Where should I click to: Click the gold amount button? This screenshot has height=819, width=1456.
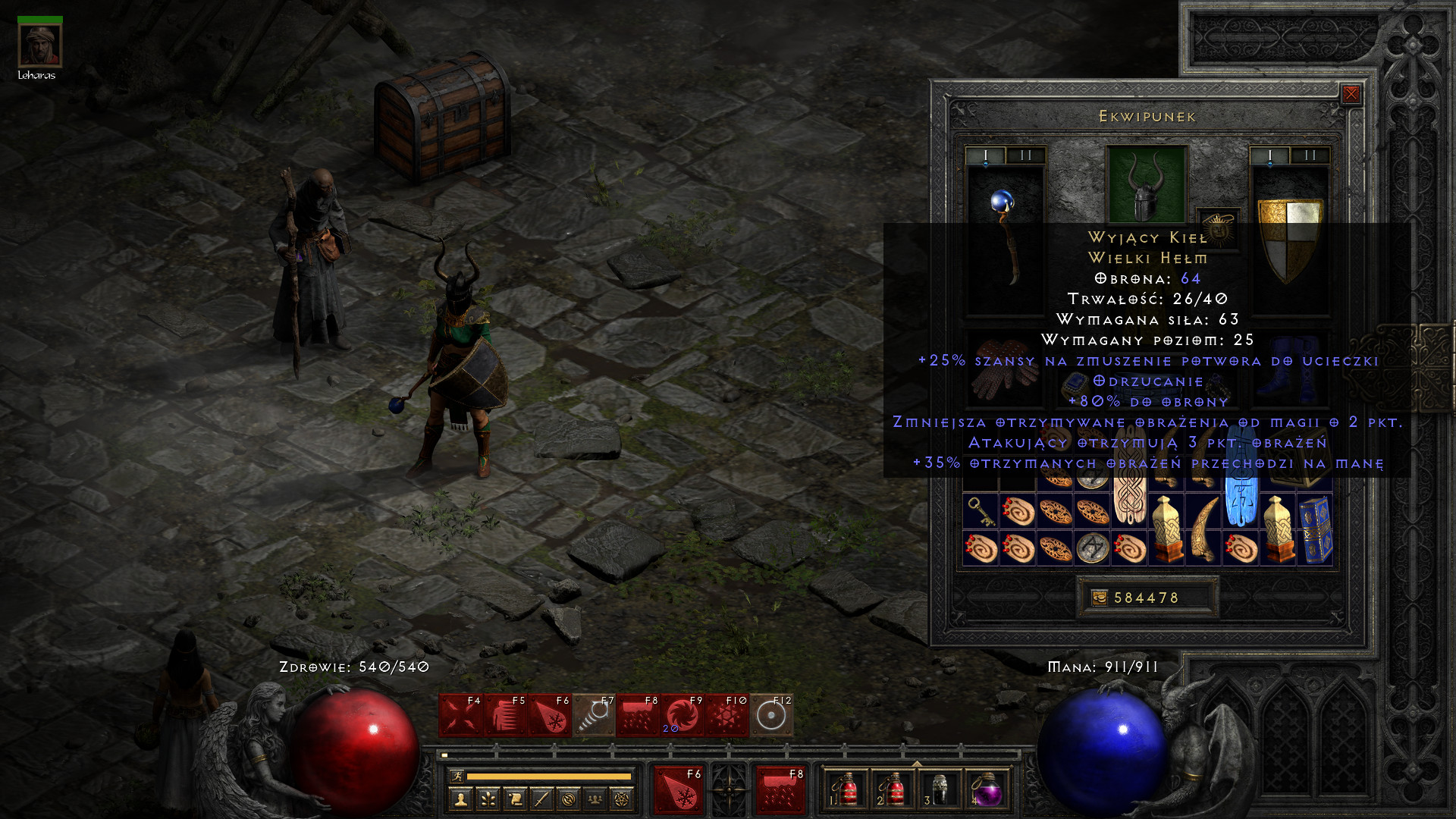(x=1147, y=598)
